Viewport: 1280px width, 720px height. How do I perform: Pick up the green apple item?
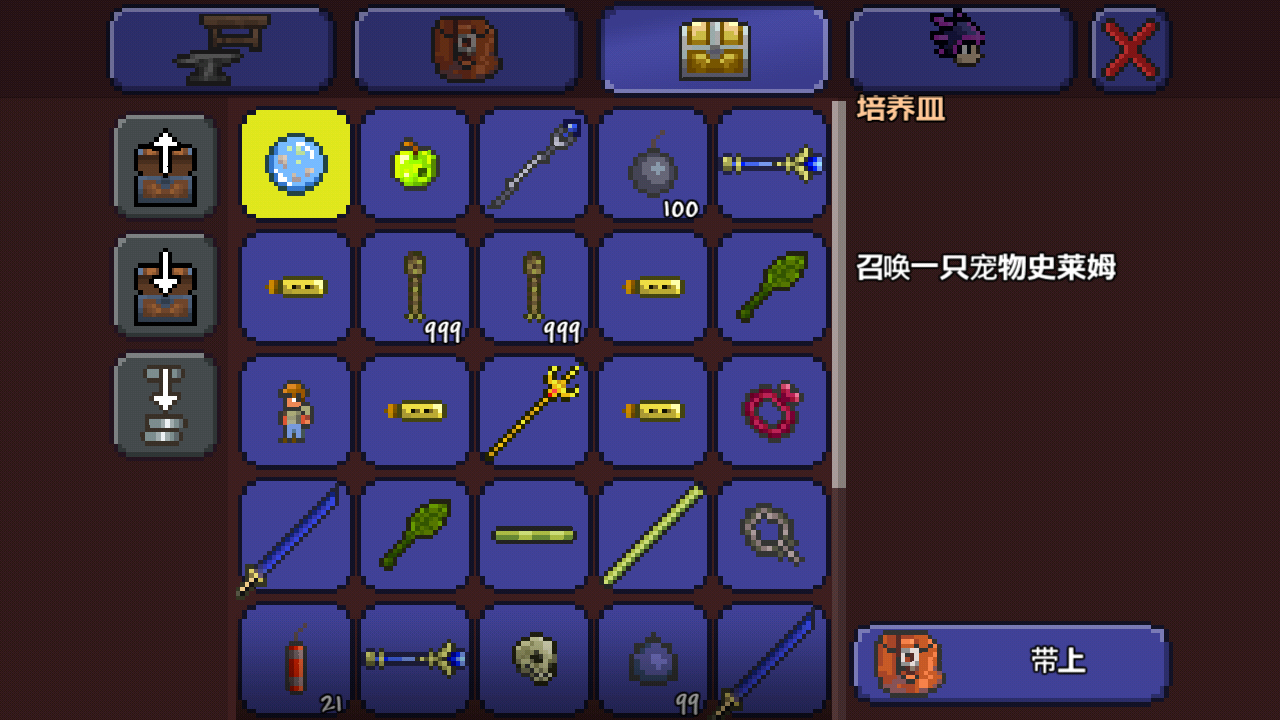tap(414, 163)
